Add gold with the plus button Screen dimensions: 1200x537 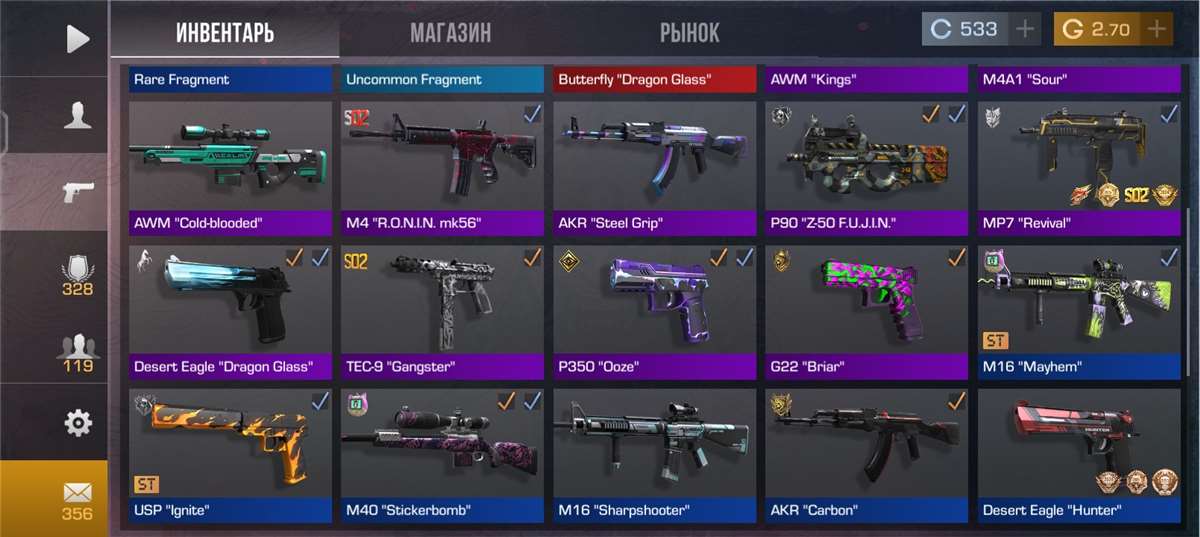pyautogui.click(x=1157, y=29)
